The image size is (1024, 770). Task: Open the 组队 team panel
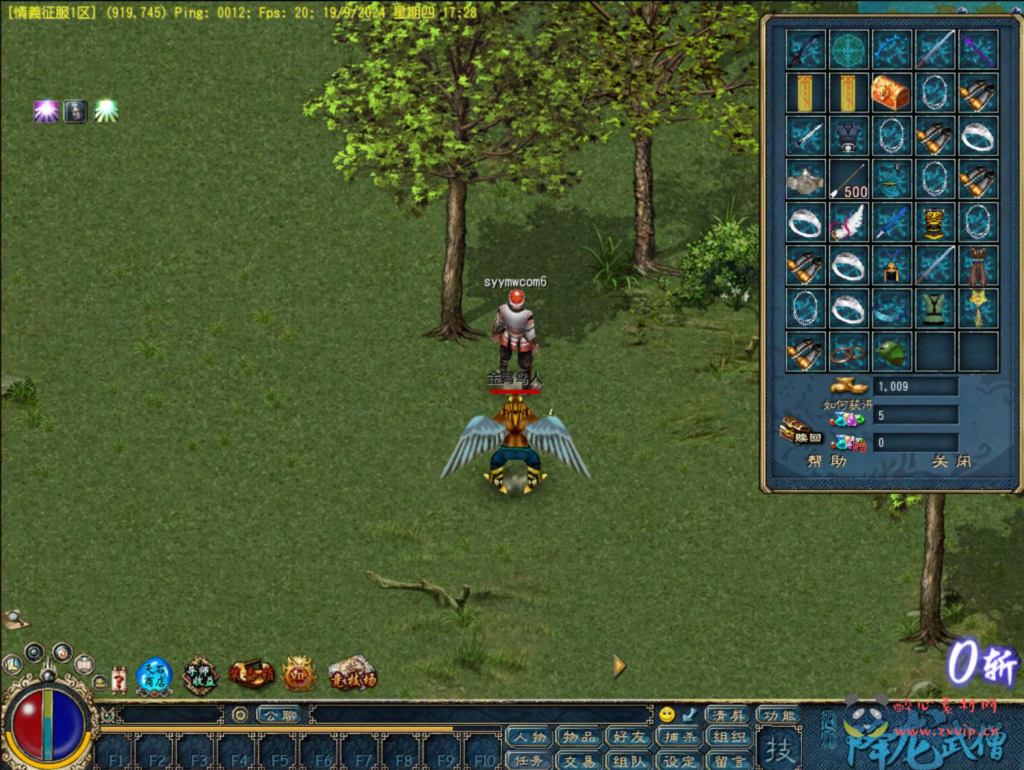[630, 761]
